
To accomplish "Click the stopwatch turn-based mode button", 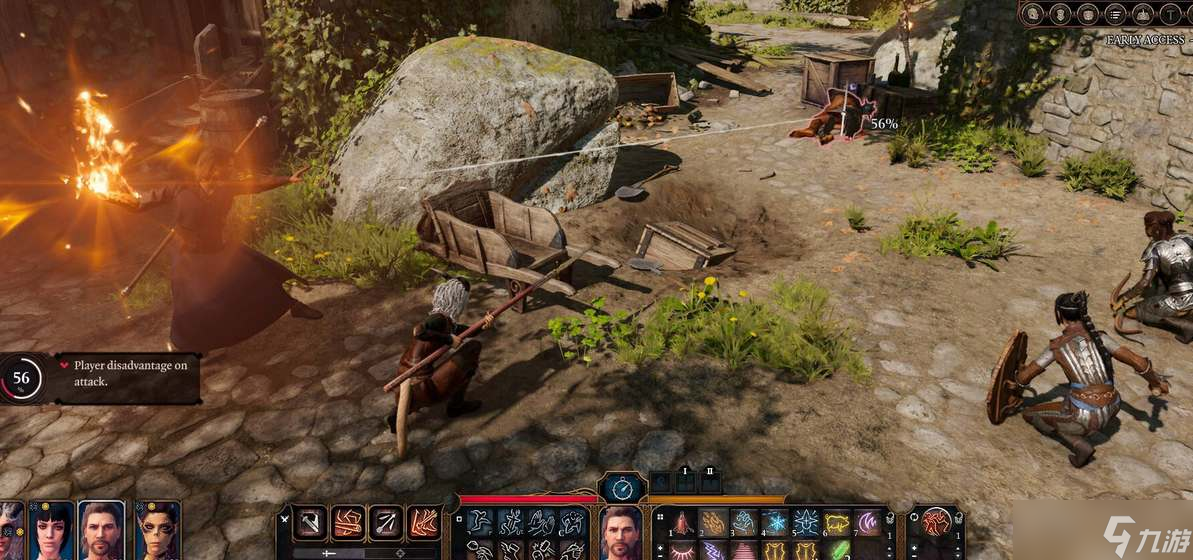I will coord(621,490).
